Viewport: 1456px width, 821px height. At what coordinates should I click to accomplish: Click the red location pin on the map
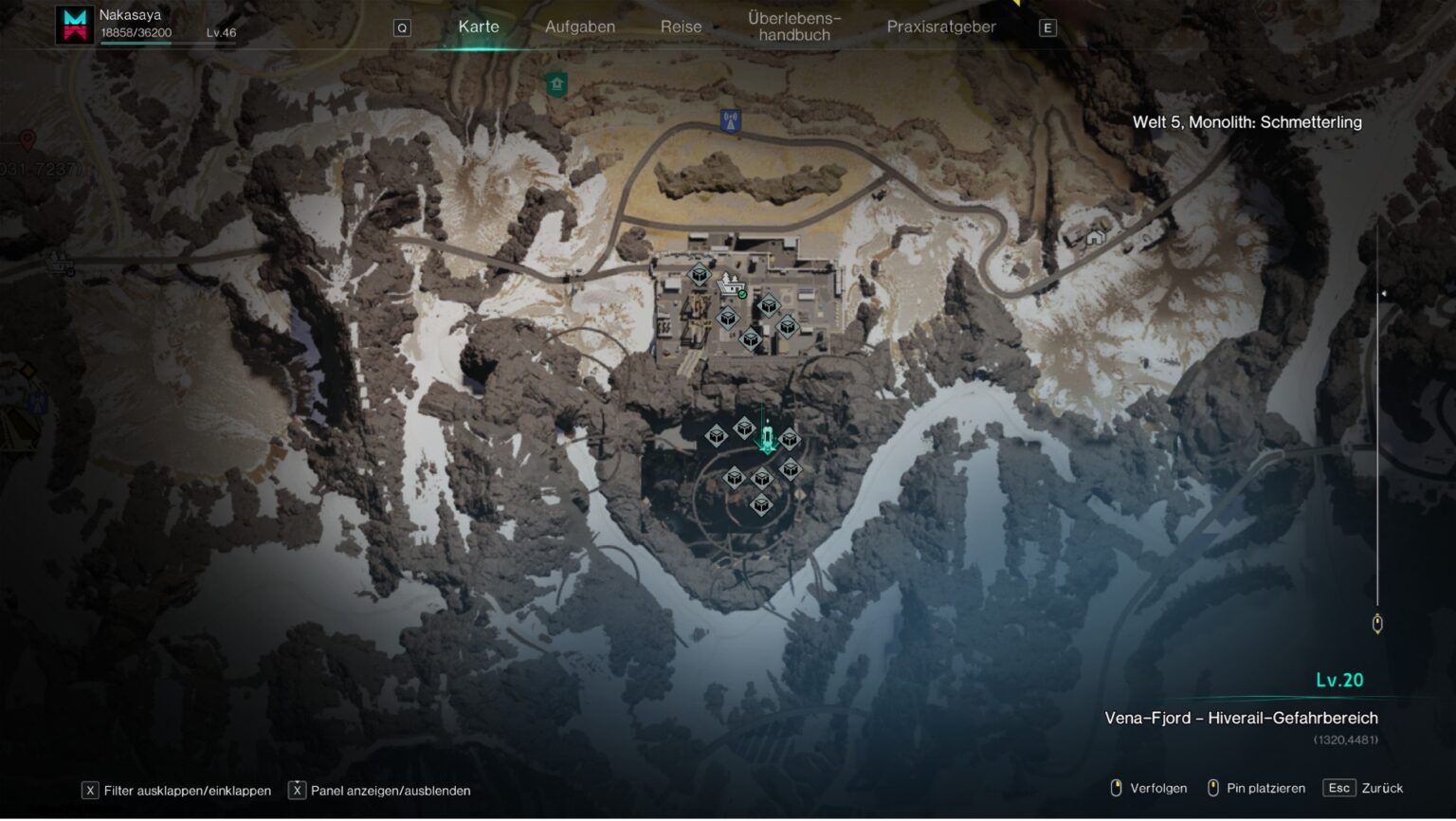pos(27,139)
